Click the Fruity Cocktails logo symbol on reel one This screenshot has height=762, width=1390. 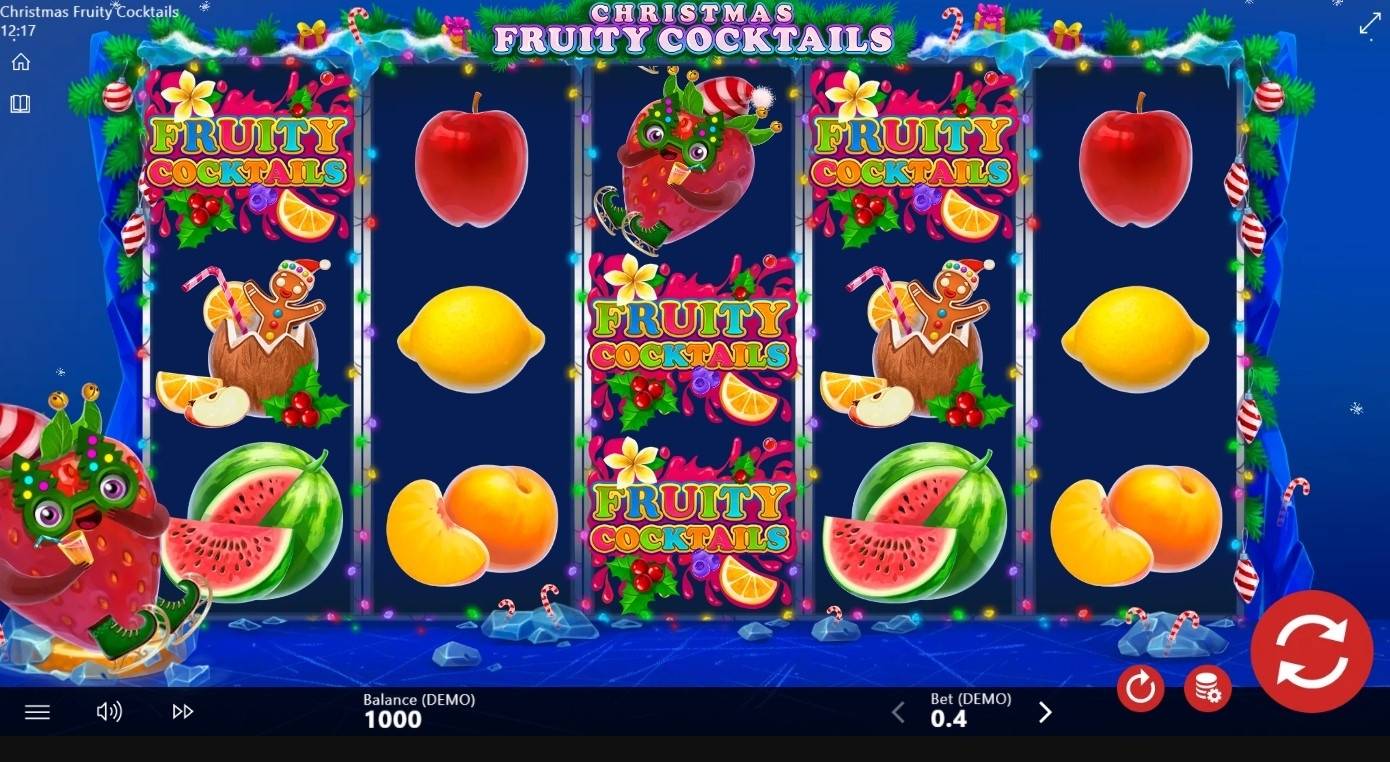point(247,160)
